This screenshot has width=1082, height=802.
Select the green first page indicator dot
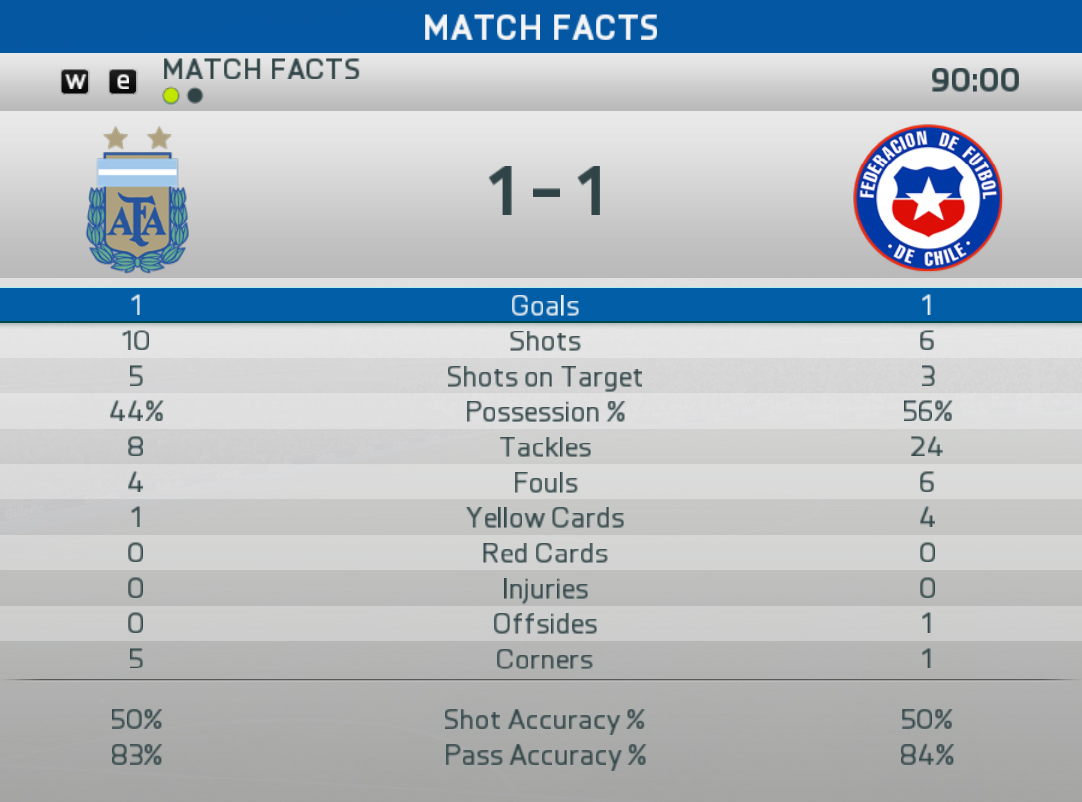(x=171, y=96)
